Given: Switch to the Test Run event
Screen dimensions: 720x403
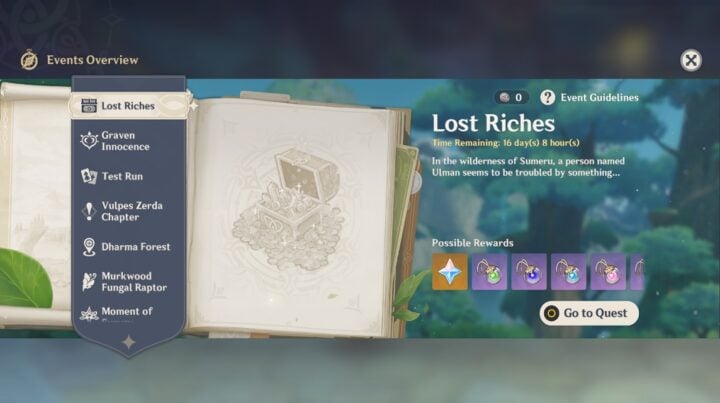Looking at the screenshot, I should (x=122, y=176).
